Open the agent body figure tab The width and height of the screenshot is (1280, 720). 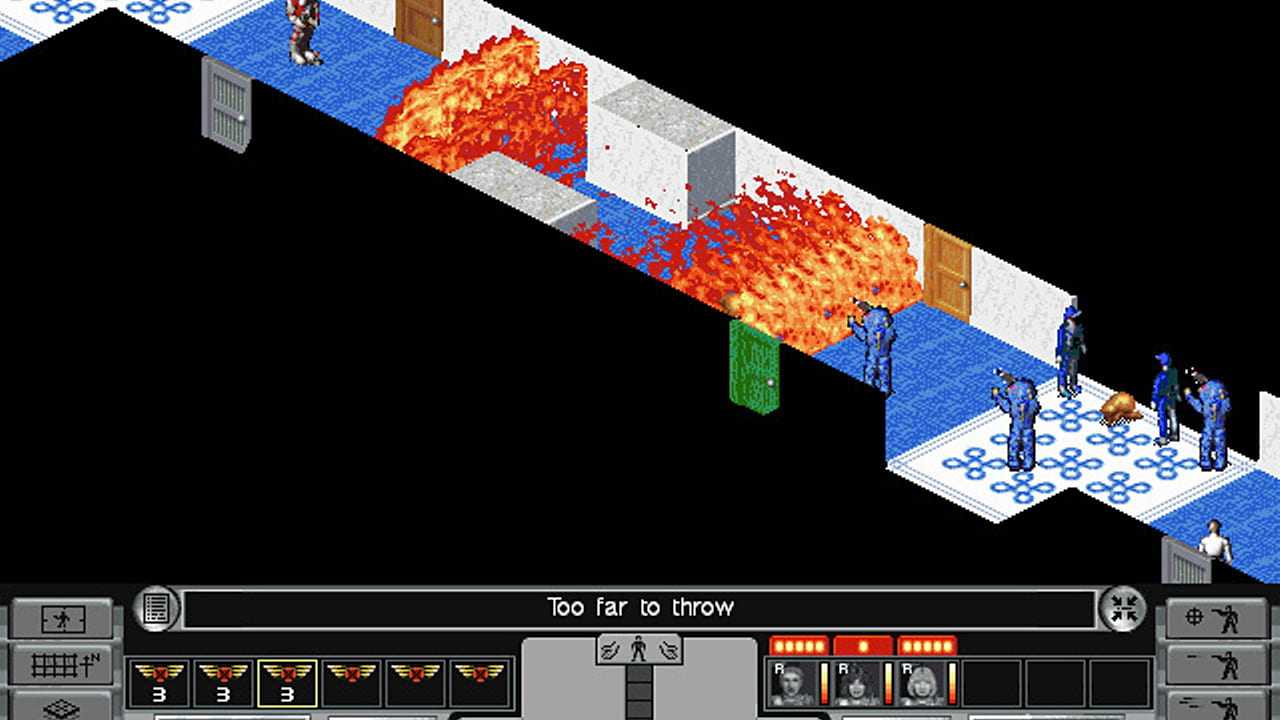tap(639, 649)
